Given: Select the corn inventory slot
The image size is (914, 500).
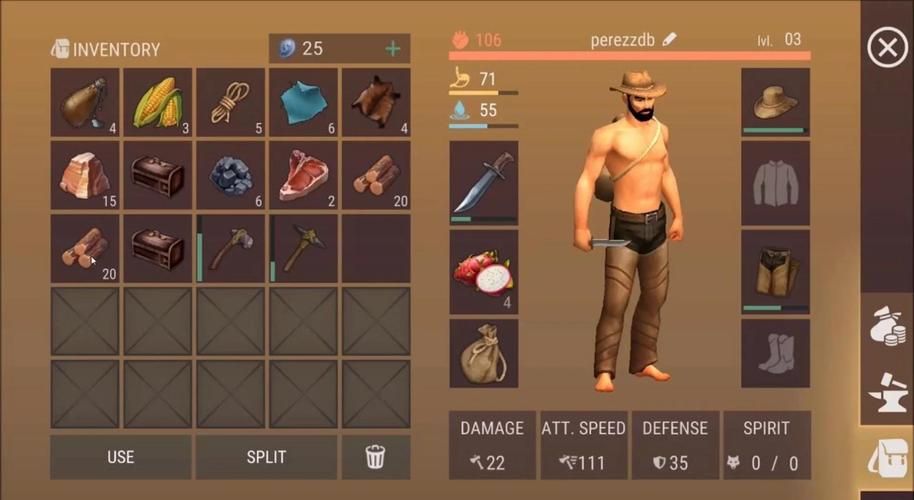Looking at the screenshot, I should coord(157,102).
